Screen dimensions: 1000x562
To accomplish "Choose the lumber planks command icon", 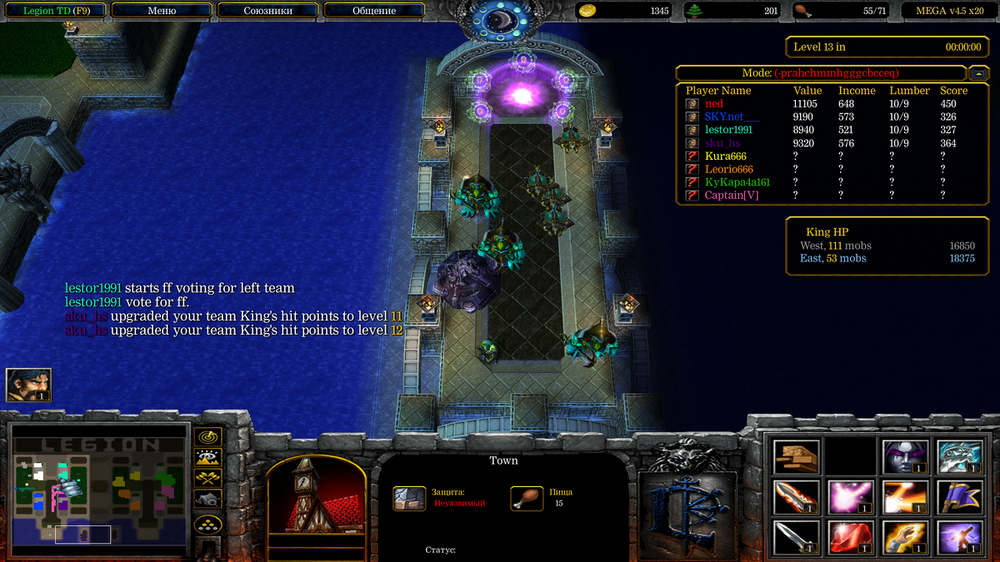I will 796,456.
